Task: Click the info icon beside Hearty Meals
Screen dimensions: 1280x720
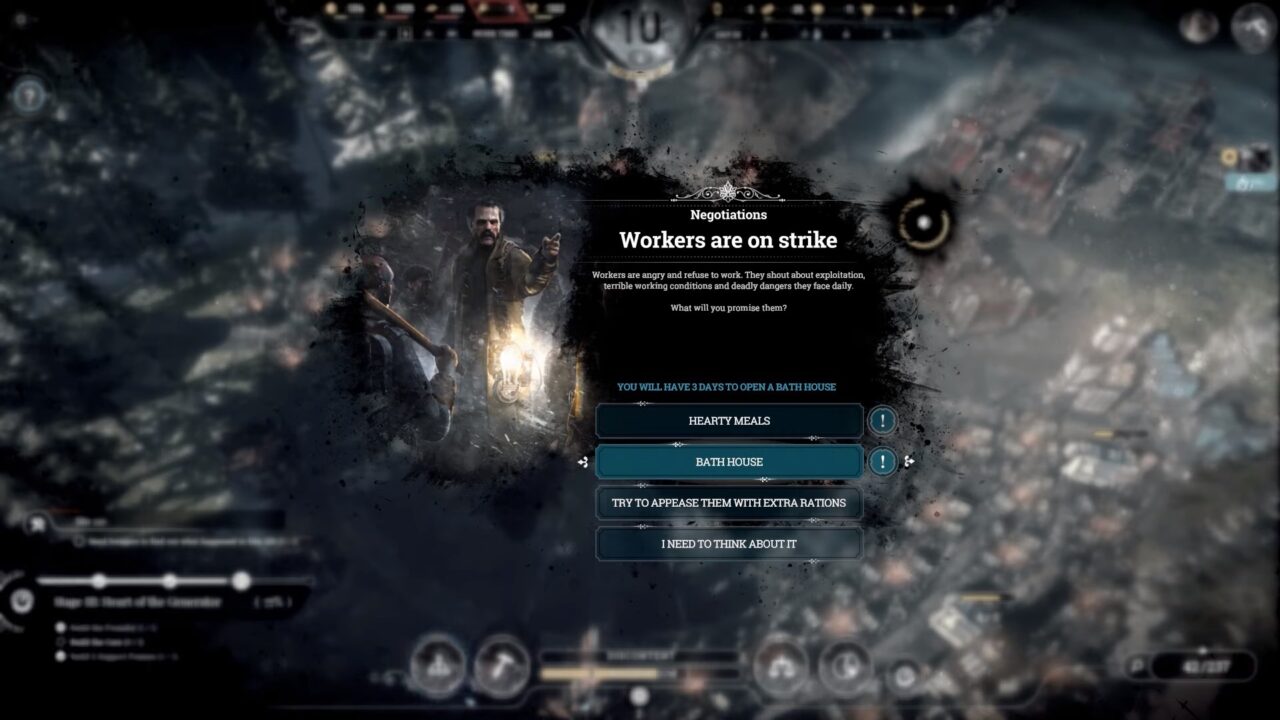Action: pyautogui.click(x=882, y=421)
